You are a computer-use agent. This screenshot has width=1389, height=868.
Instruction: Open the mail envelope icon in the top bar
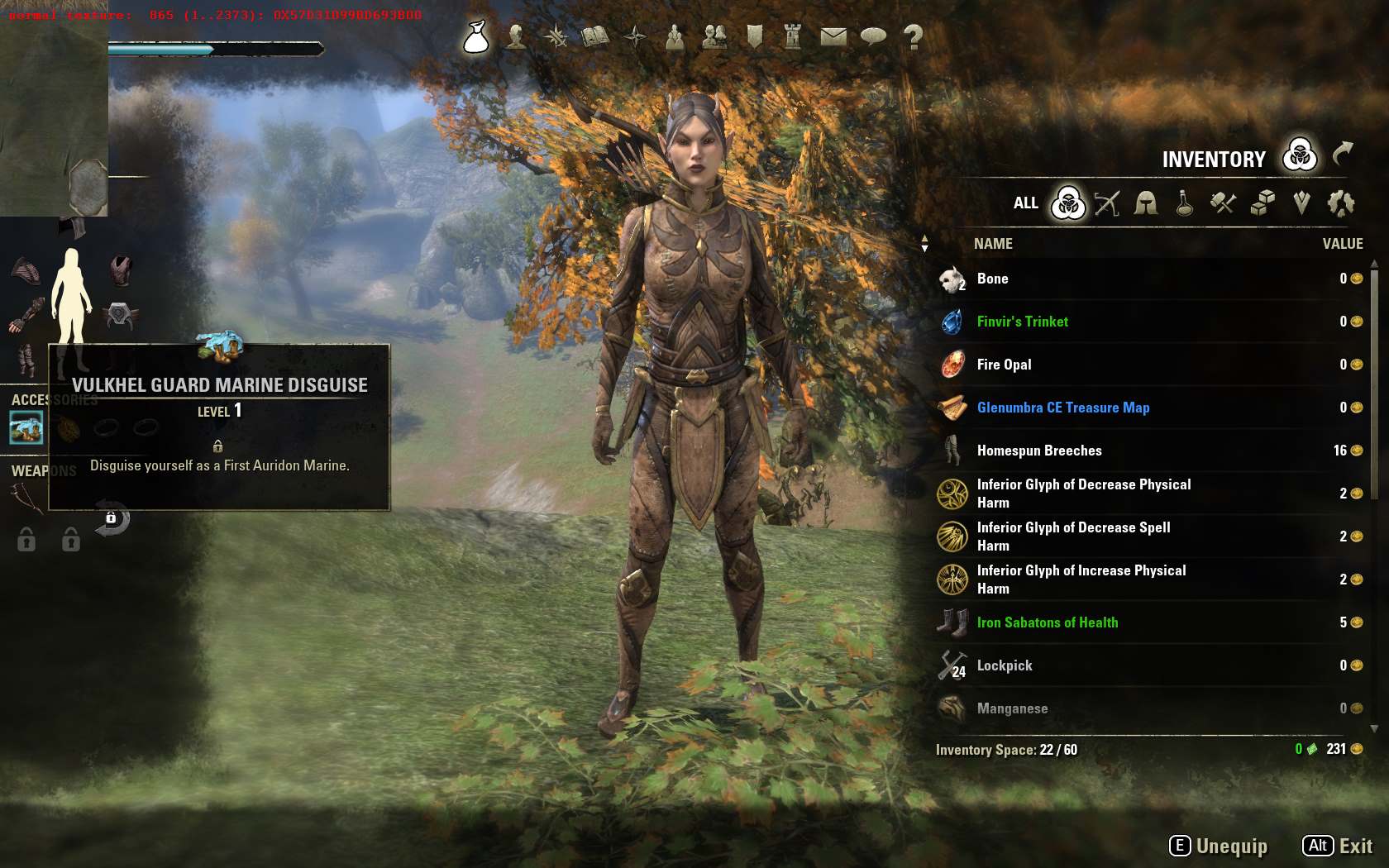click(833, 36)
